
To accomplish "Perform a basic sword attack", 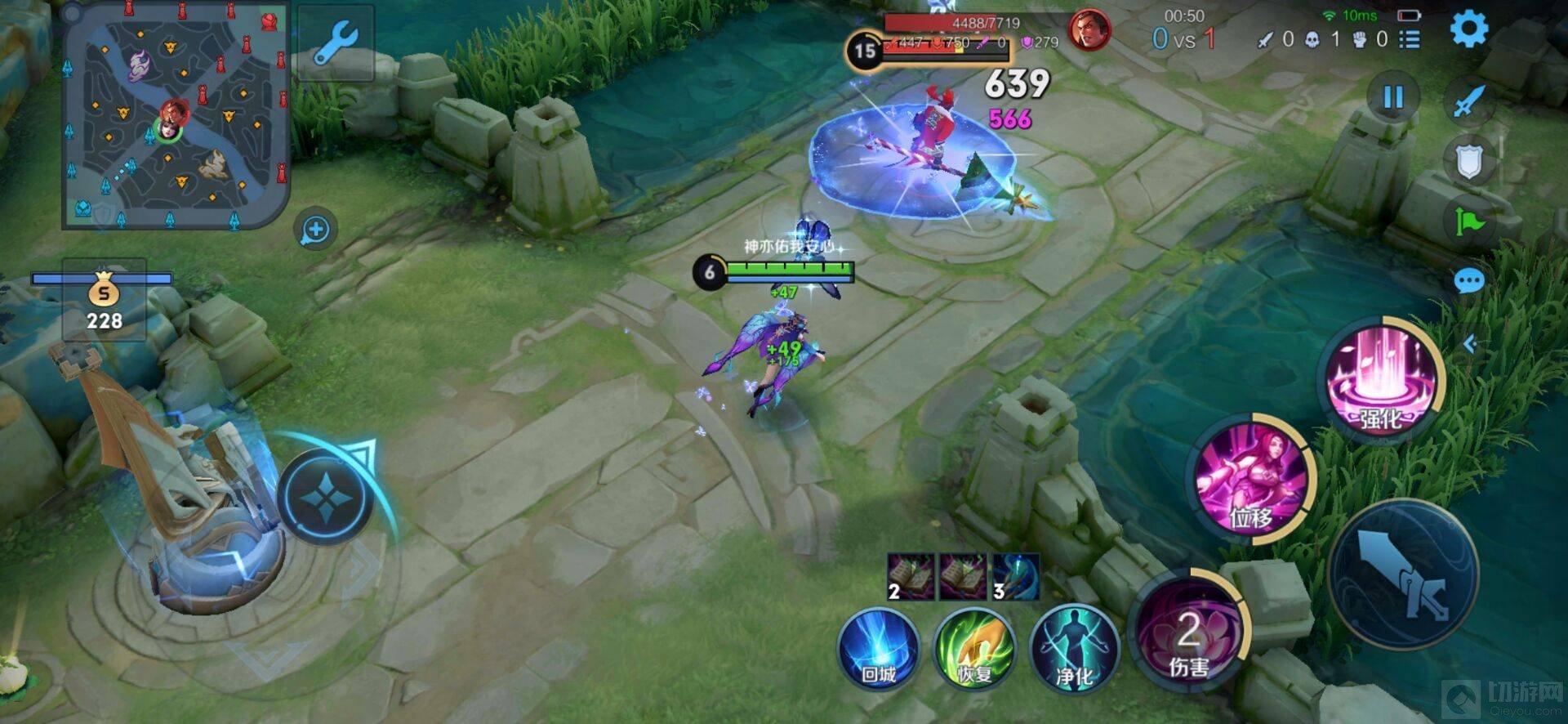I will pyautogui.click(x=1403, y=576).
